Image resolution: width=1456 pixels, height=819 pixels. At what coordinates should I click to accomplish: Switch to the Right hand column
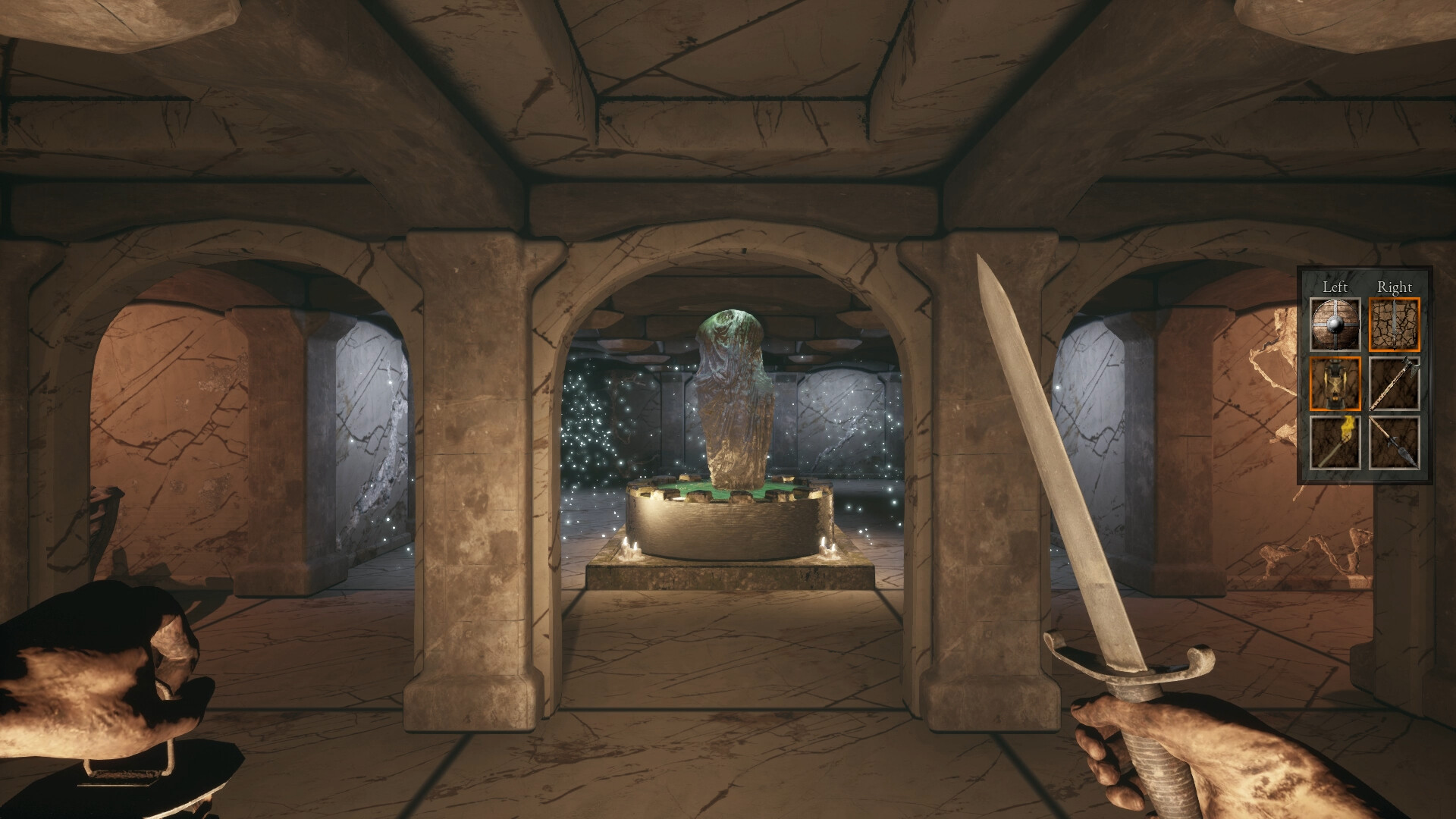tap(1395, 287)
